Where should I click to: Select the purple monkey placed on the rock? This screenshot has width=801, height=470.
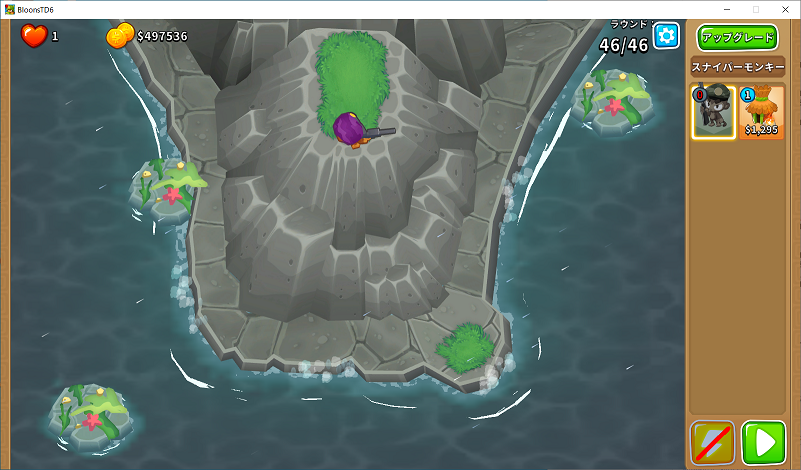352,130
